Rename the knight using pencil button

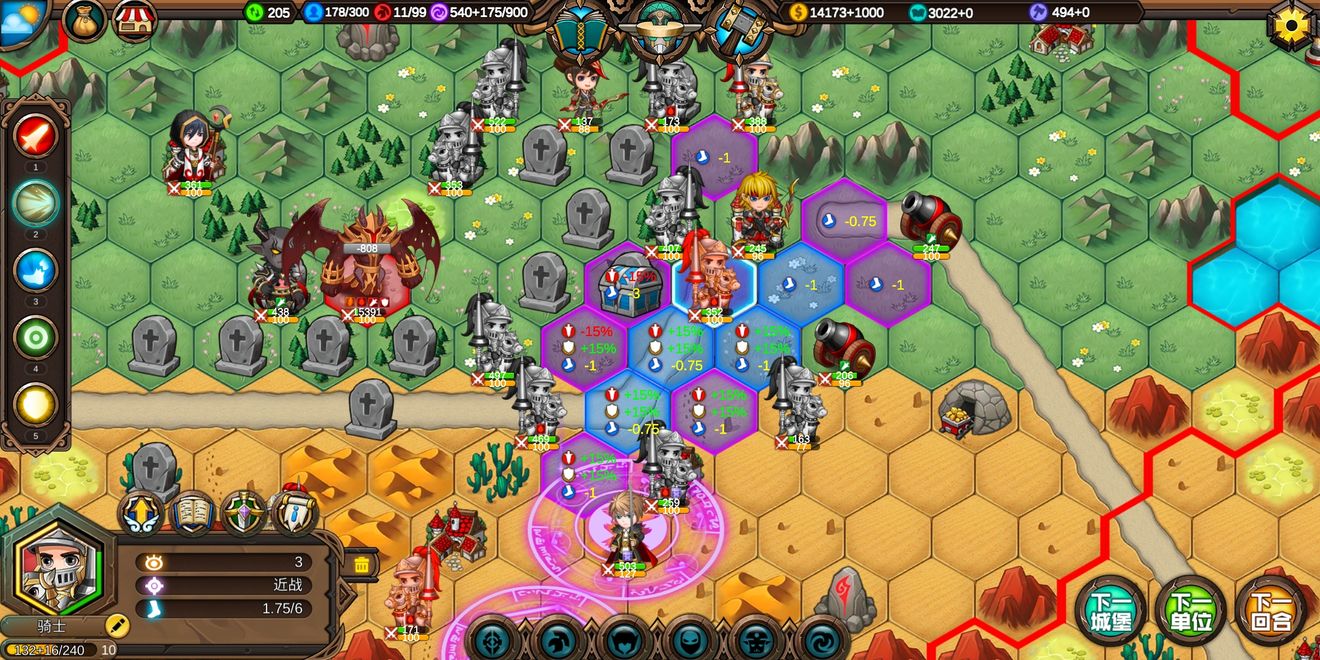[118, 626]
